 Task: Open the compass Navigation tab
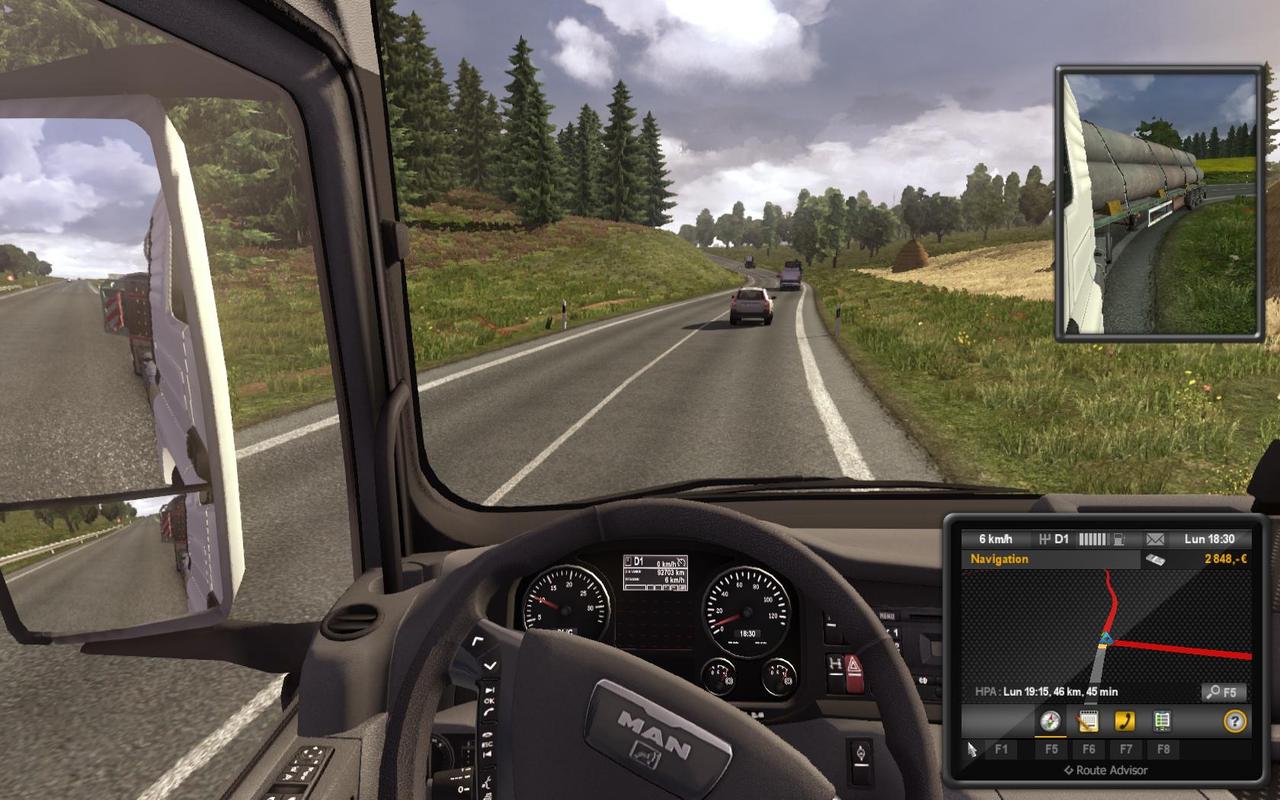coord(1050,720)
